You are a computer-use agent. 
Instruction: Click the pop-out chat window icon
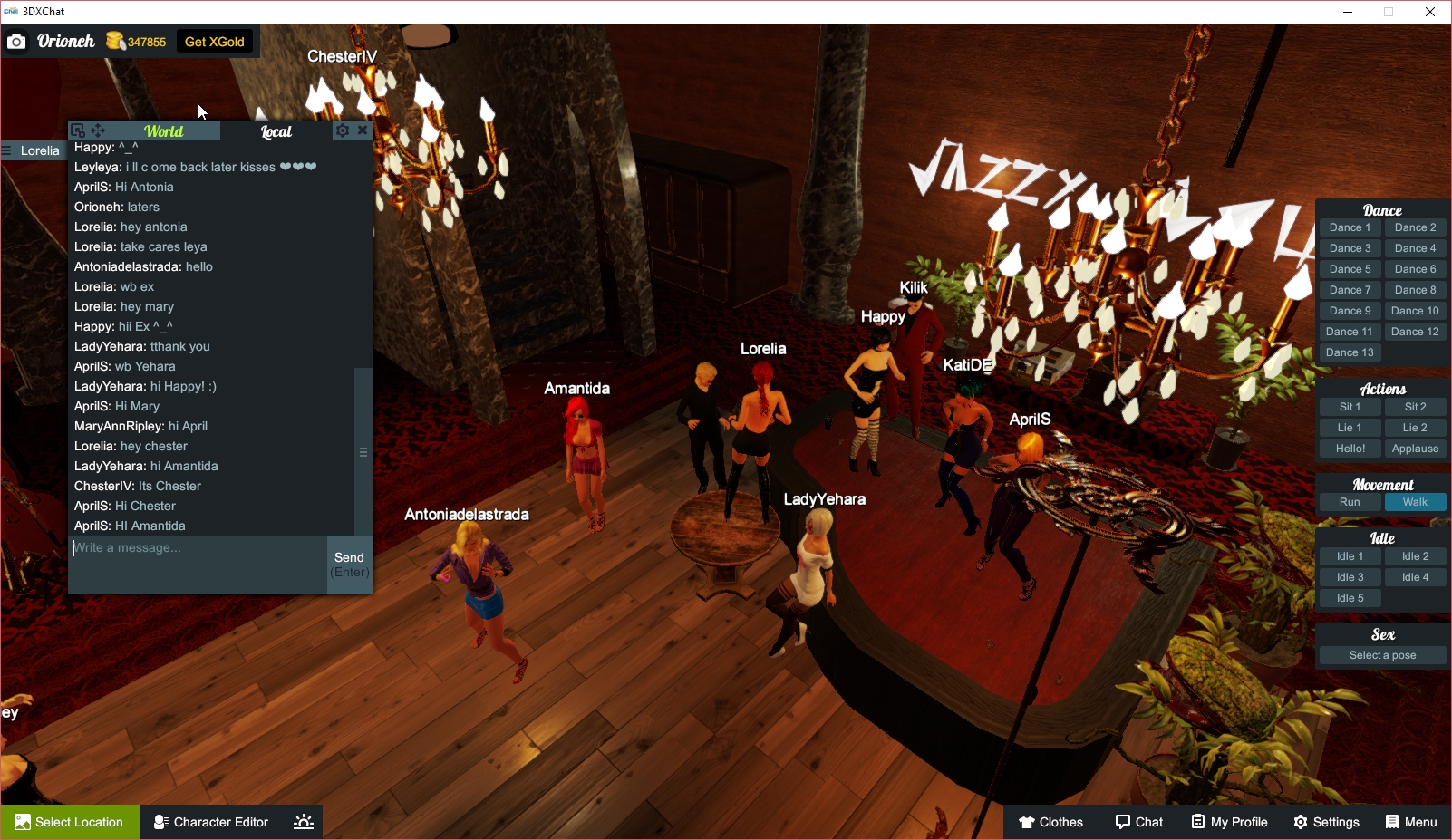click(x=77, y=130)
